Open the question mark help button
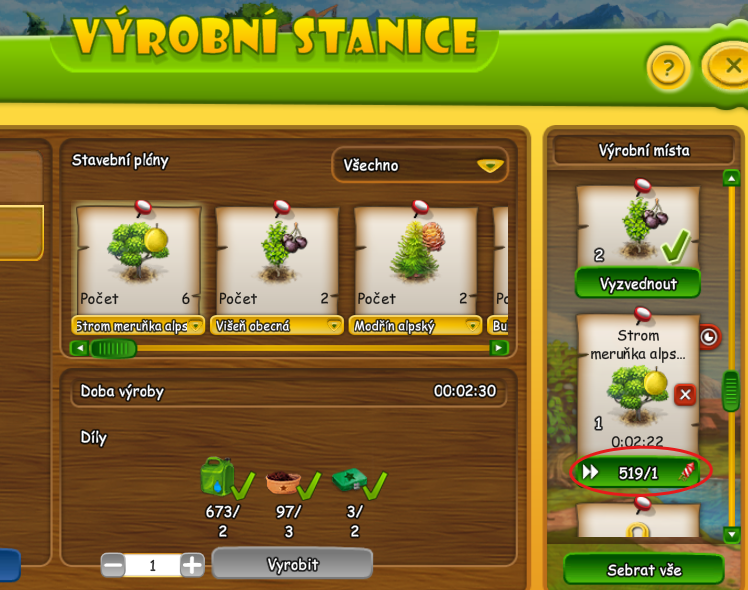 click(x=670, y=69)
